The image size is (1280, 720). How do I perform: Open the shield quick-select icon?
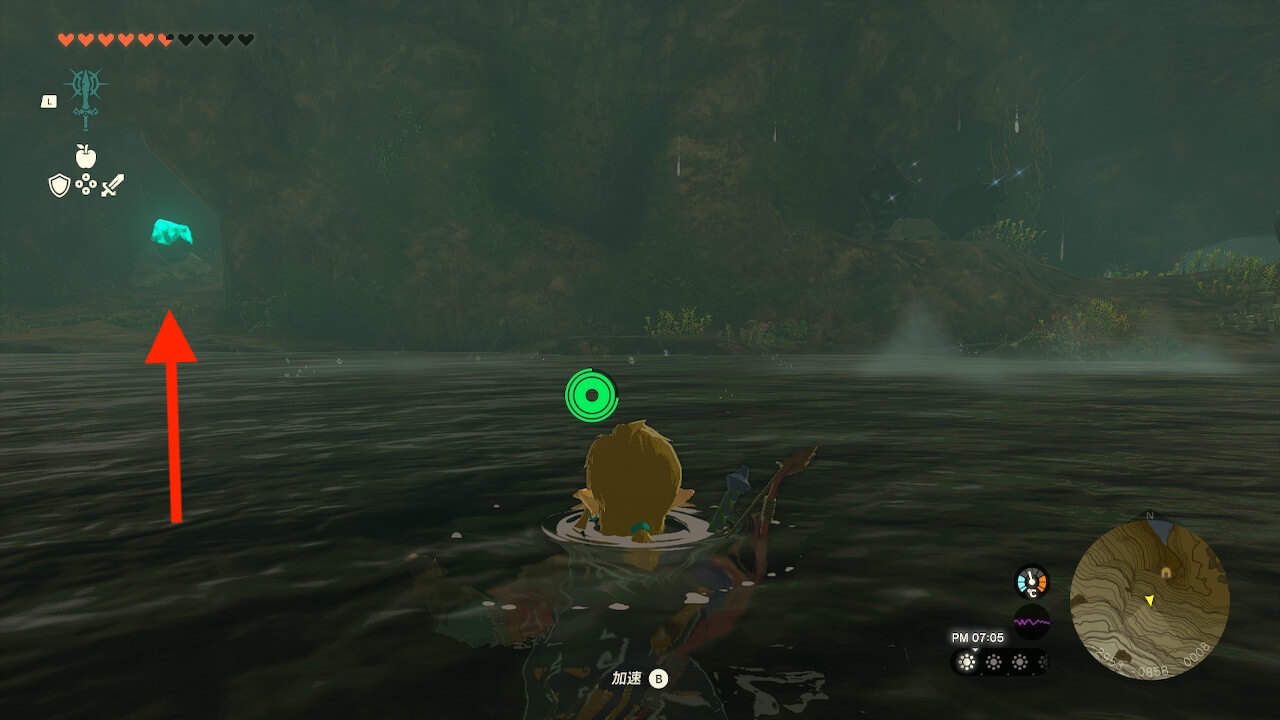pos(59,185)
